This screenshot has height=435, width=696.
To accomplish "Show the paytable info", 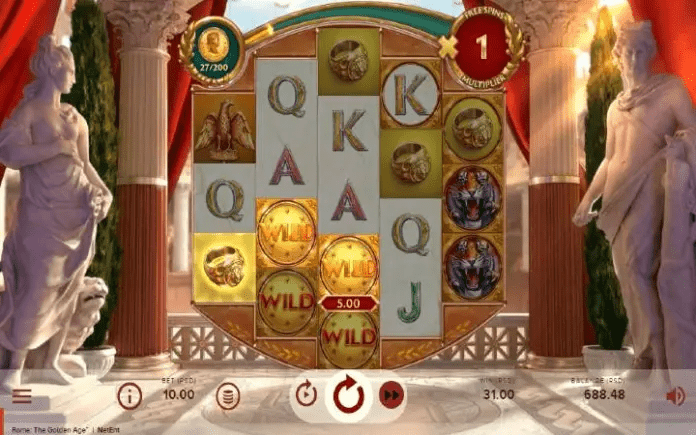I will [x=129, y=396].
